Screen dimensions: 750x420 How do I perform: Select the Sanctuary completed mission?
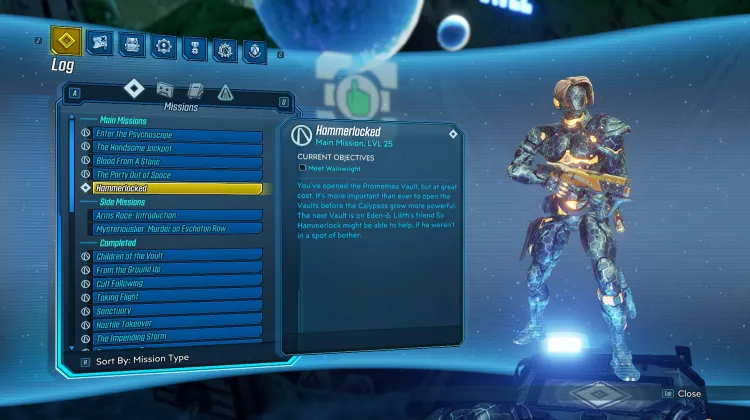click(177, 311)
